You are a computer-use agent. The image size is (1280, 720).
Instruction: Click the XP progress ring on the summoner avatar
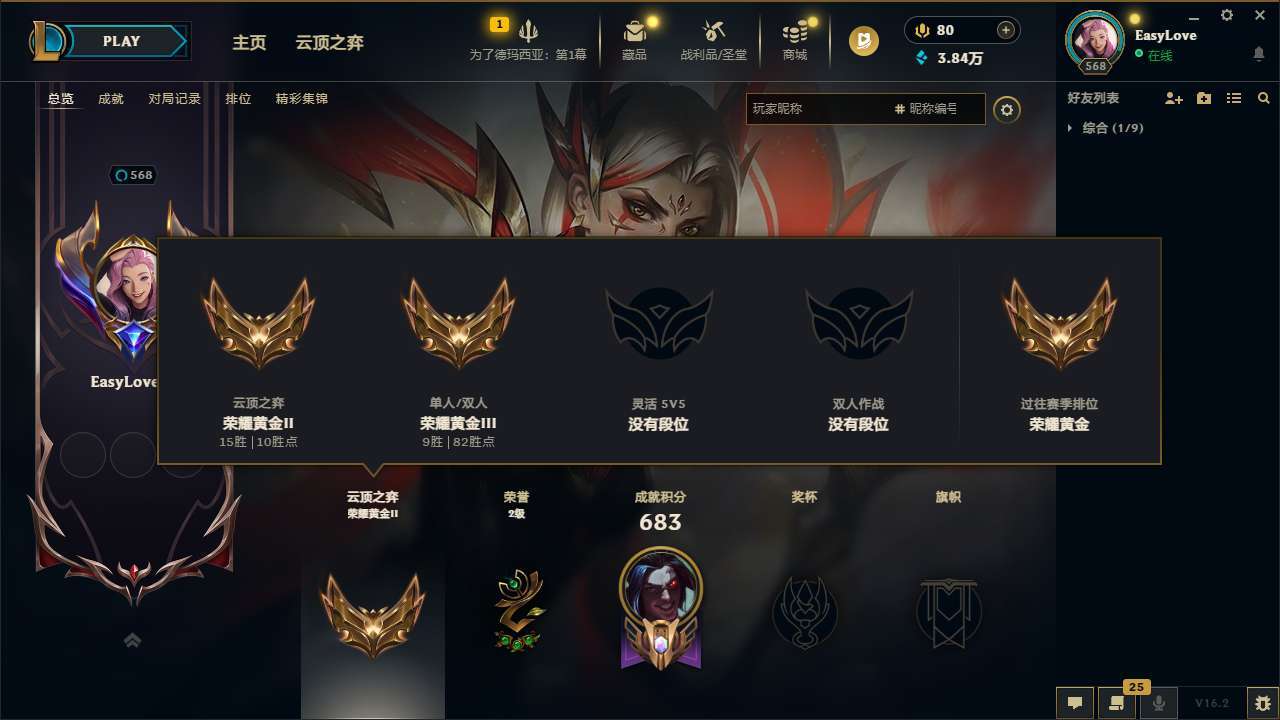1096,40
